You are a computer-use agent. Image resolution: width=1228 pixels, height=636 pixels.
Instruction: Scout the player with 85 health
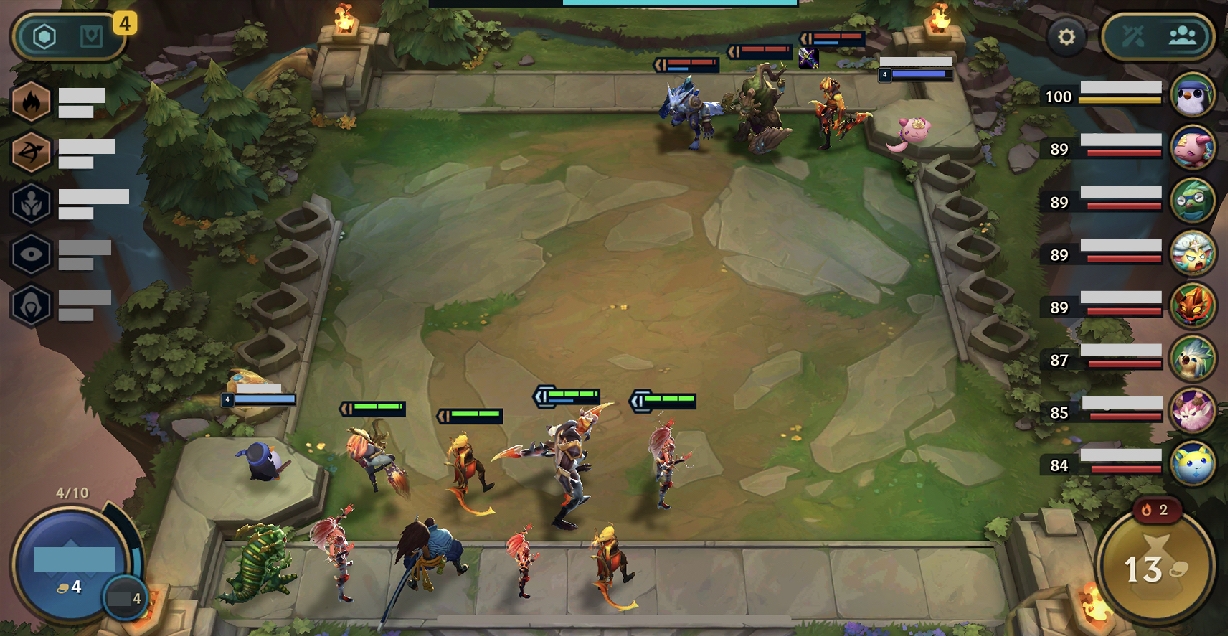click(x=1192, y=410)
